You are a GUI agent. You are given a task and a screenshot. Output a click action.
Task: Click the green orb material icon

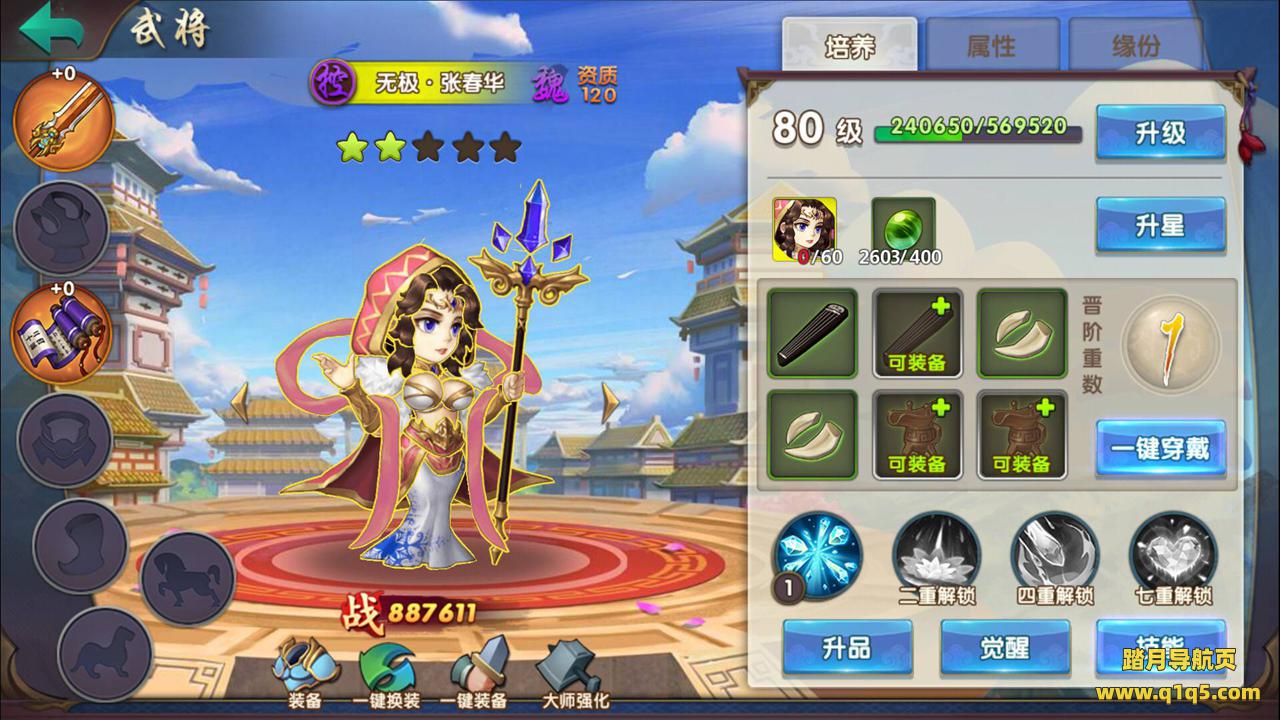tap(904, 224)
